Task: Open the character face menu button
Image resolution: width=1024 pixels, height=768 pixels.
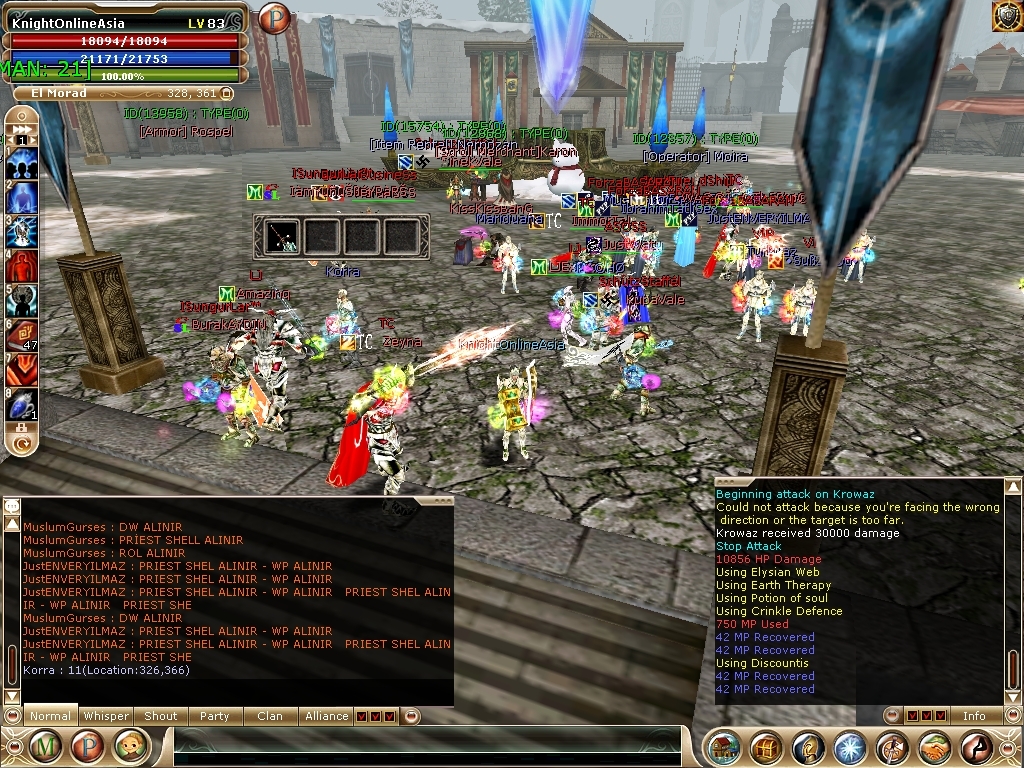Action: pos(131,746)
